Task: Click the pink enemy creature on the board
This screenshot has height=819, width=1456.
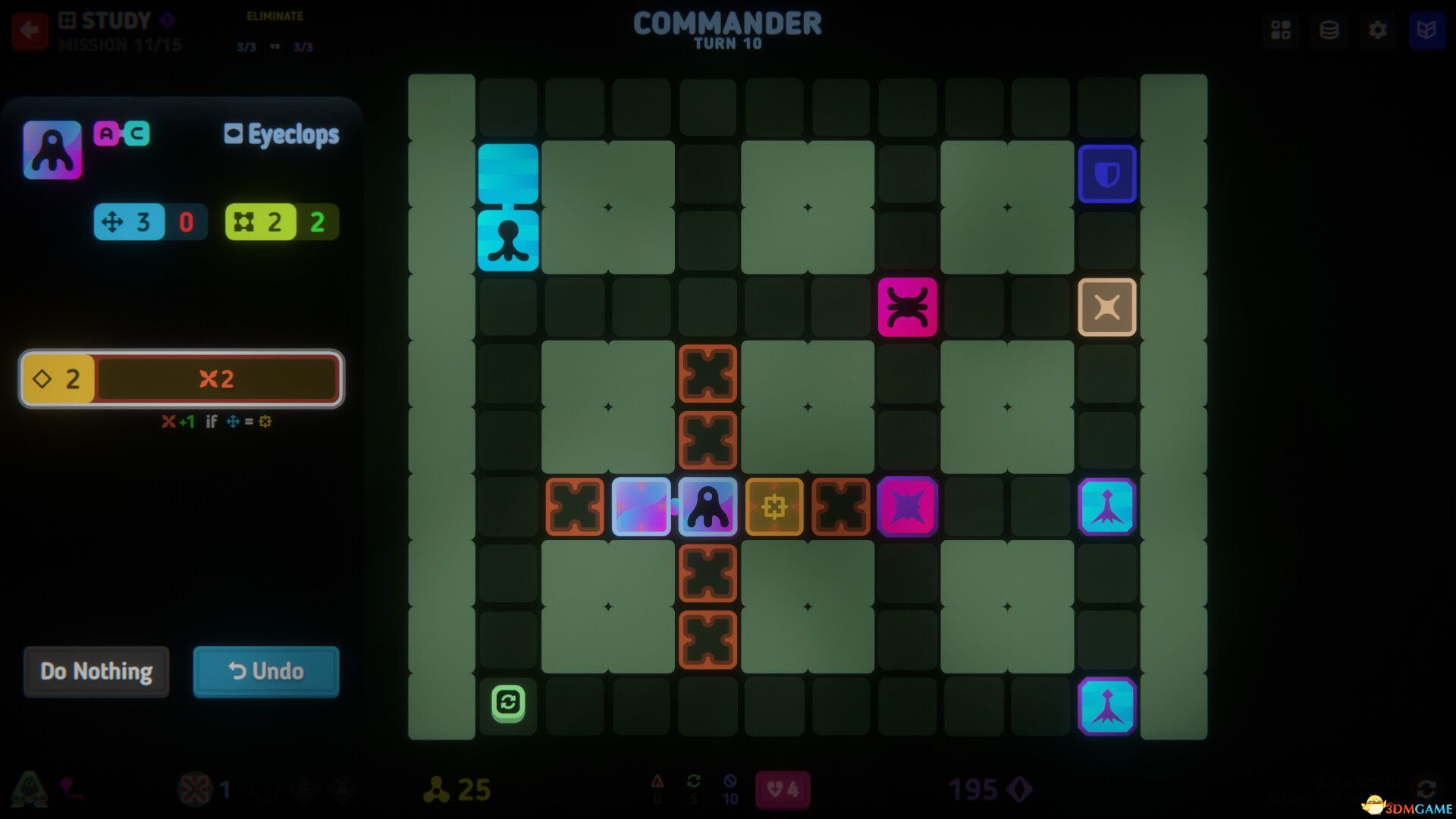Action: tap(908, 308)
